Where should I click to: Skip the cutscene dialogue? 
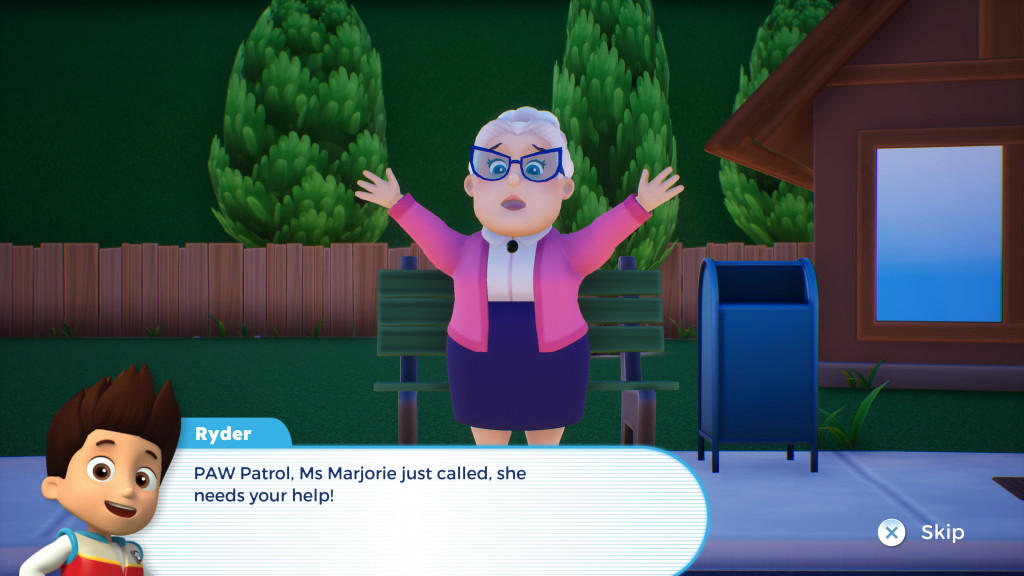click(920, 532)
